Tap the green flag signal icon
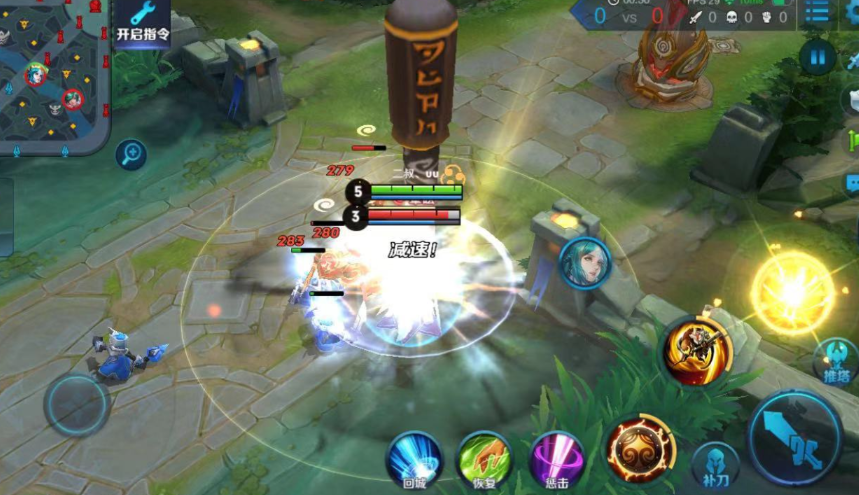This screenshot has height=495, width=859. [x=853, y=141]
